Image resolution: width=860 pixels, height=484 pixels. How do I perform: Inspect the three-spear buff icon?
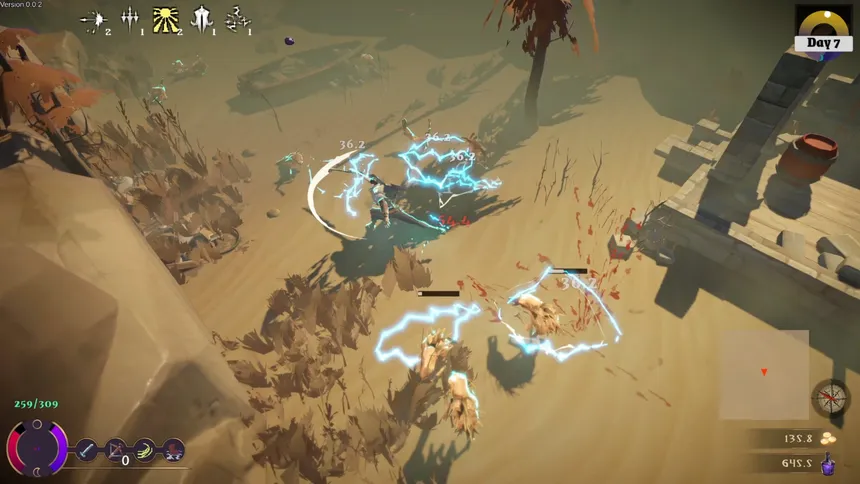click(x=130, y=19)
